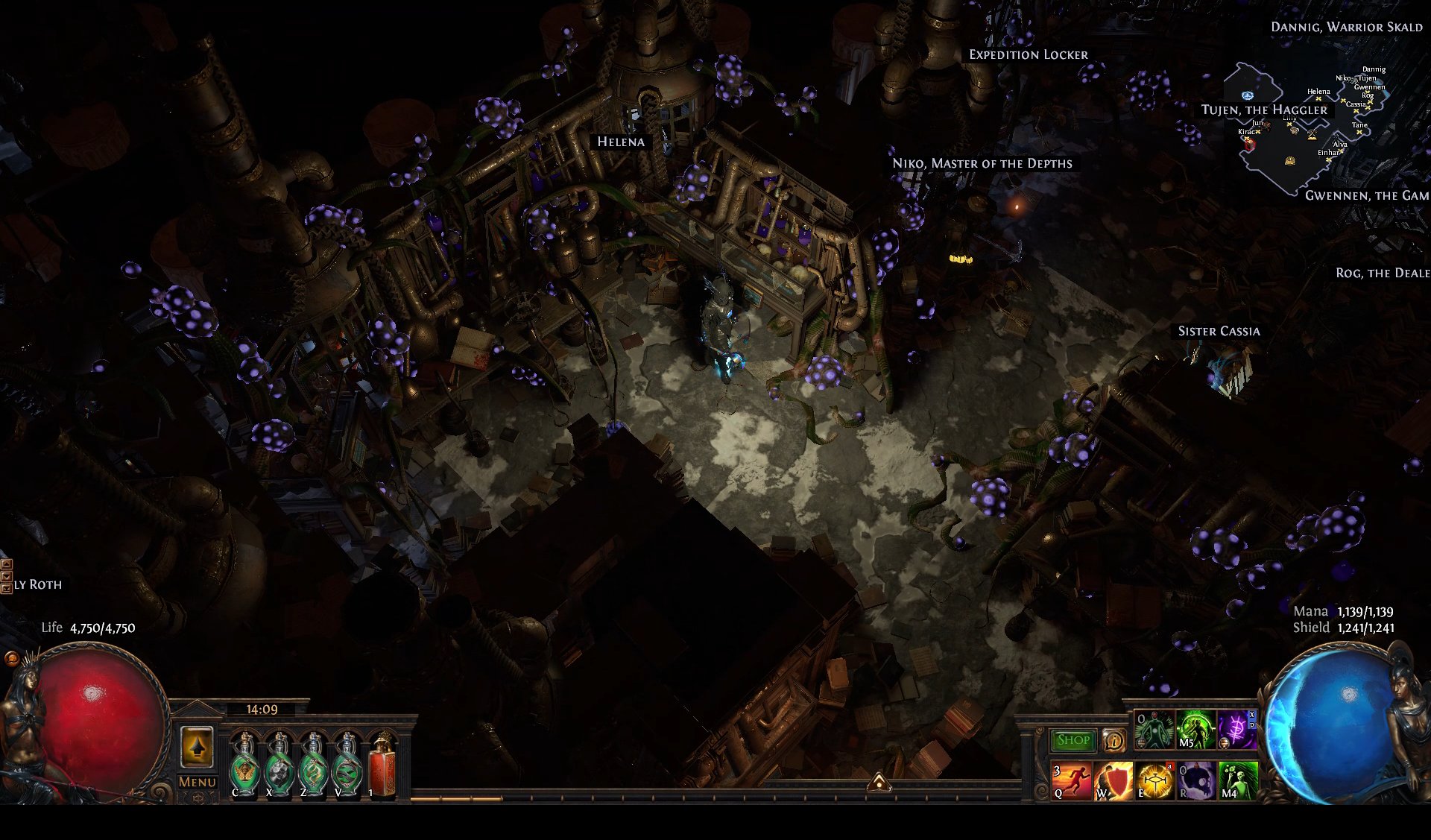Click the Menu button
Screen dimensions: 1431x840
tap(197, 782)
